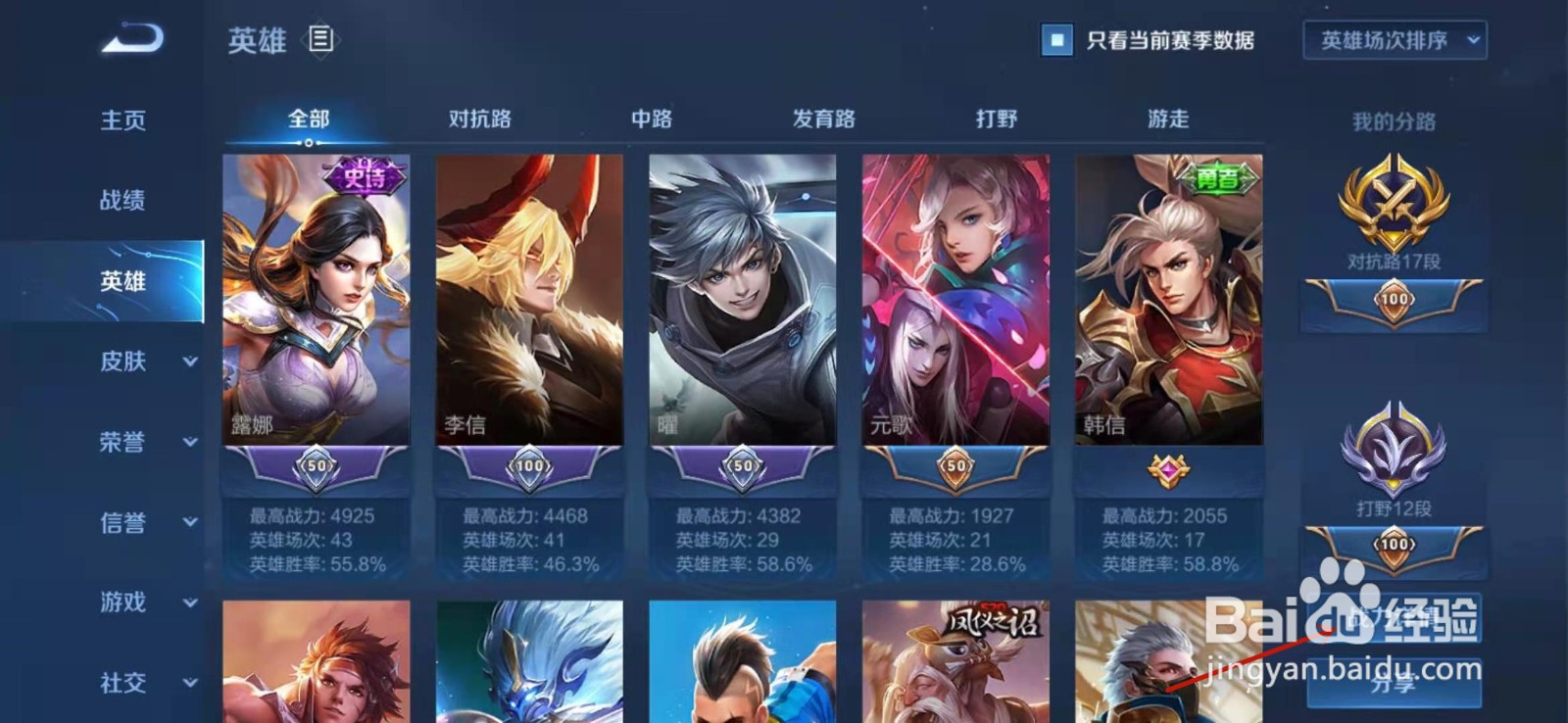This screenshot has height=723, width=1568.
Task: Switch to the 游走 hero tab
Action: tap(1164, 118)
